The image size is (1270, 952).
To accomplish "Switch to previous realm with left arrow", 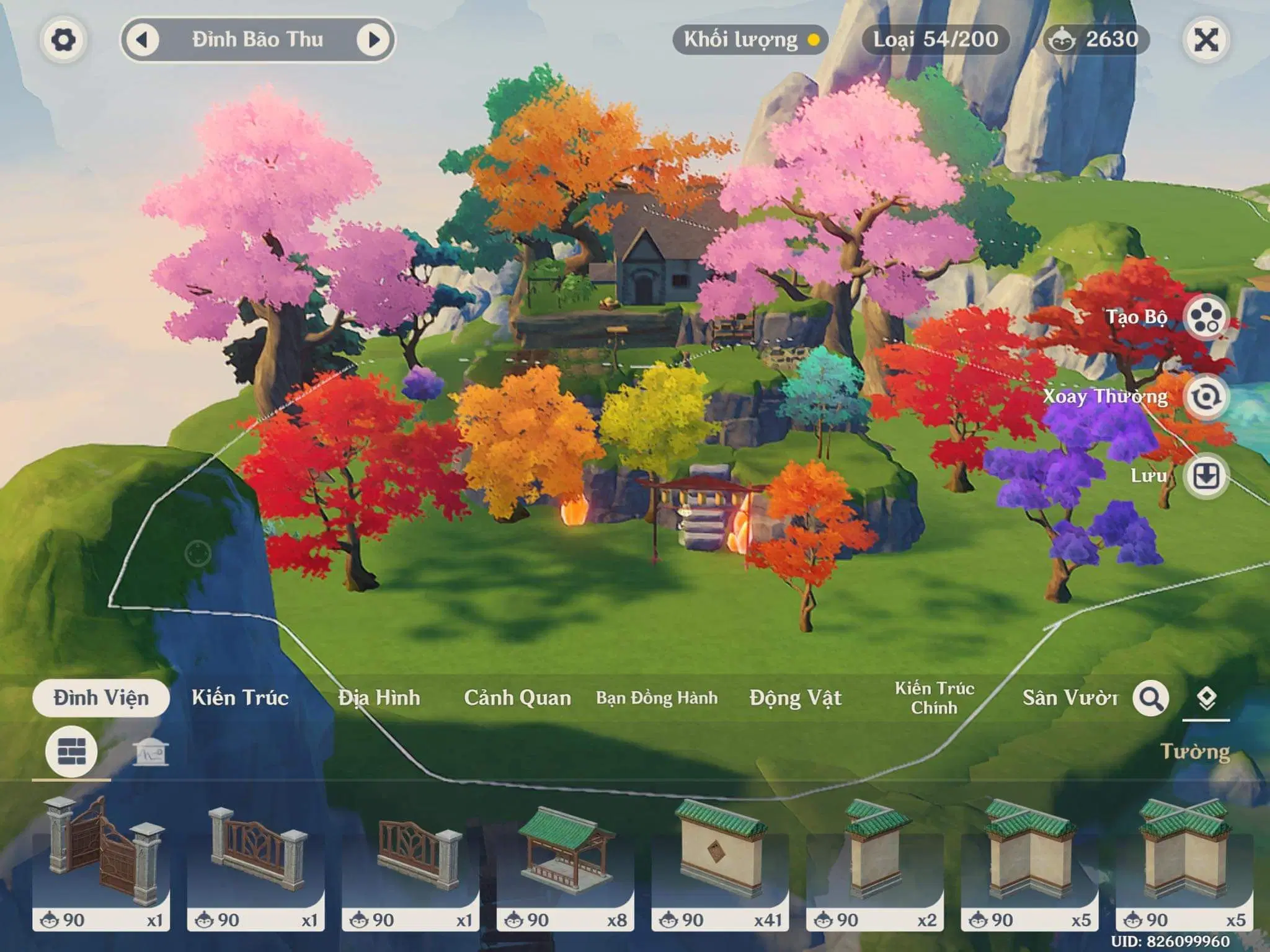I will (143, 40).
